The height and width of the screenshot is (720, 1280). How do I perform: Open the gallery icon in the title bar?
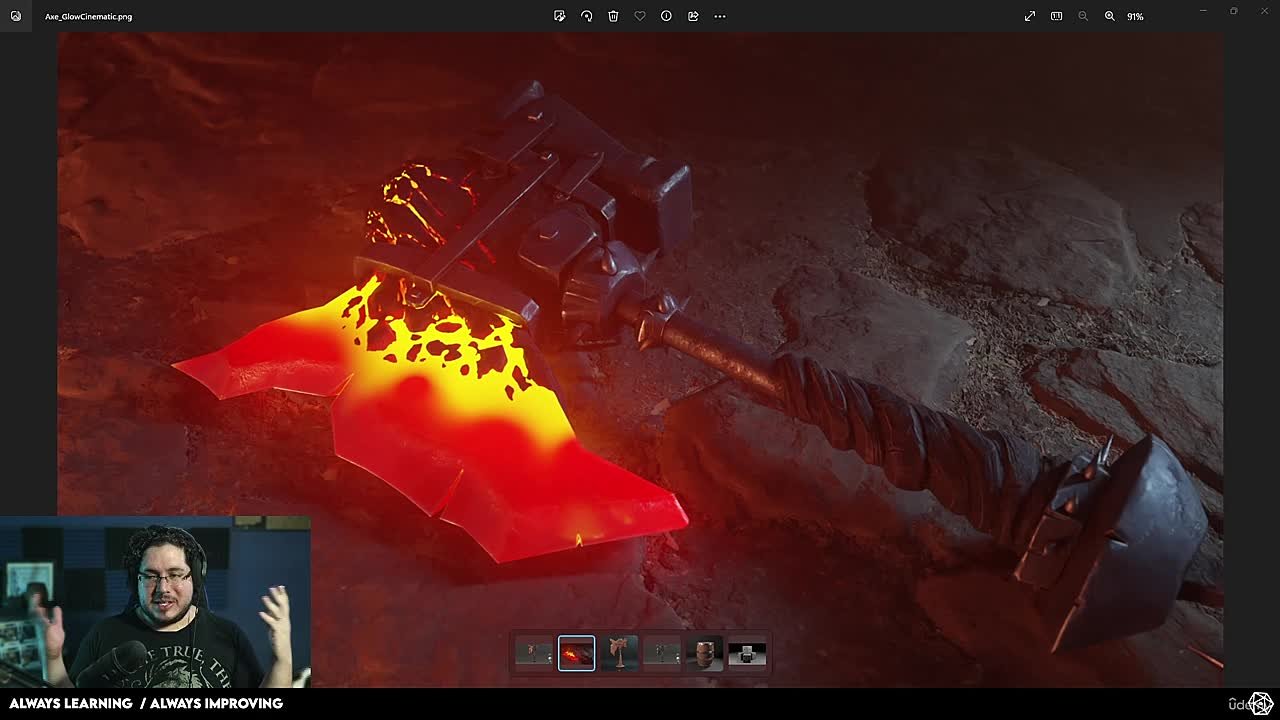pyautogui.click(x=15, y=16)
